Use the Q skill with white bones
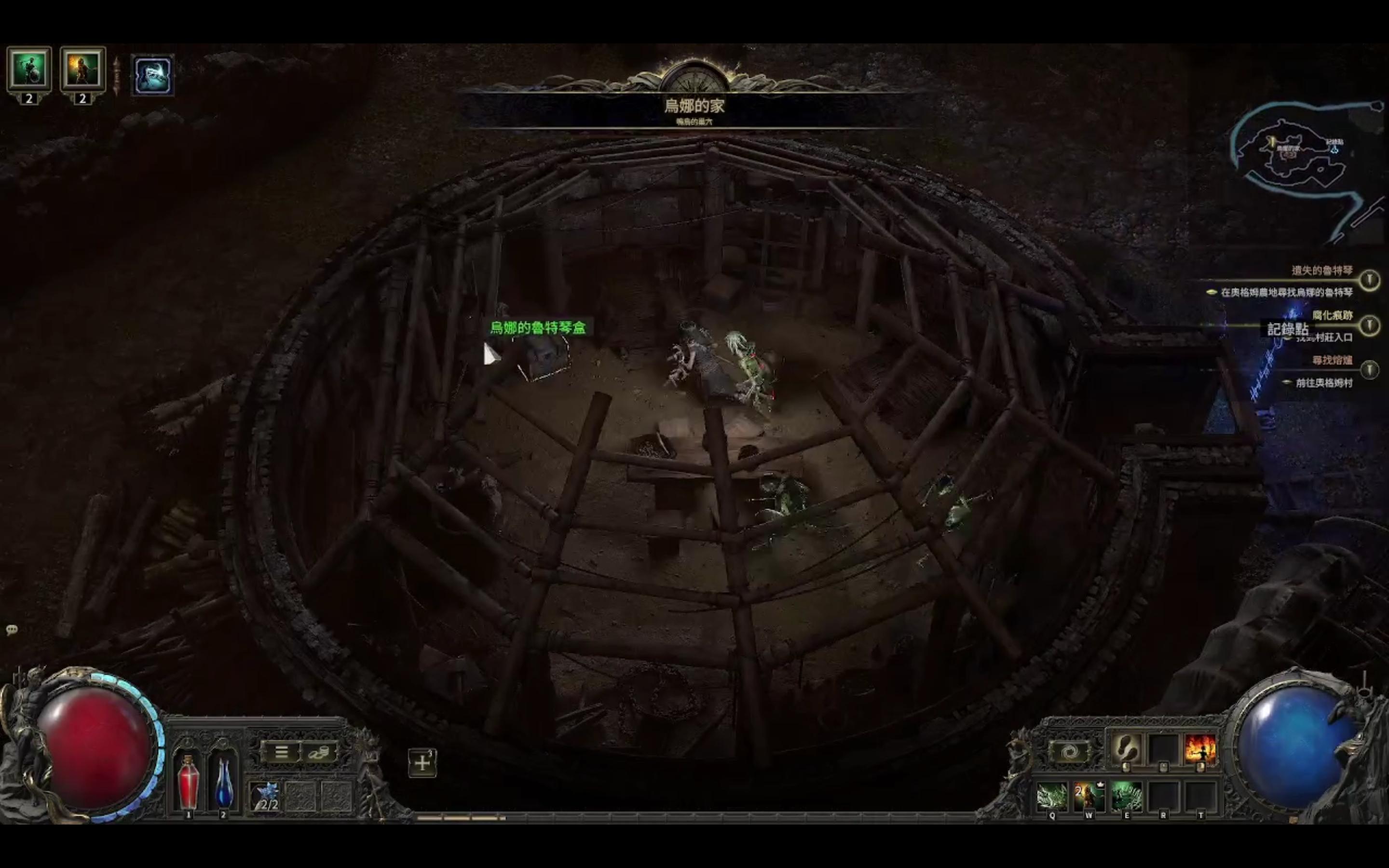The height and width of the screenshot is (868, 1389). (x=1052, y=797)
